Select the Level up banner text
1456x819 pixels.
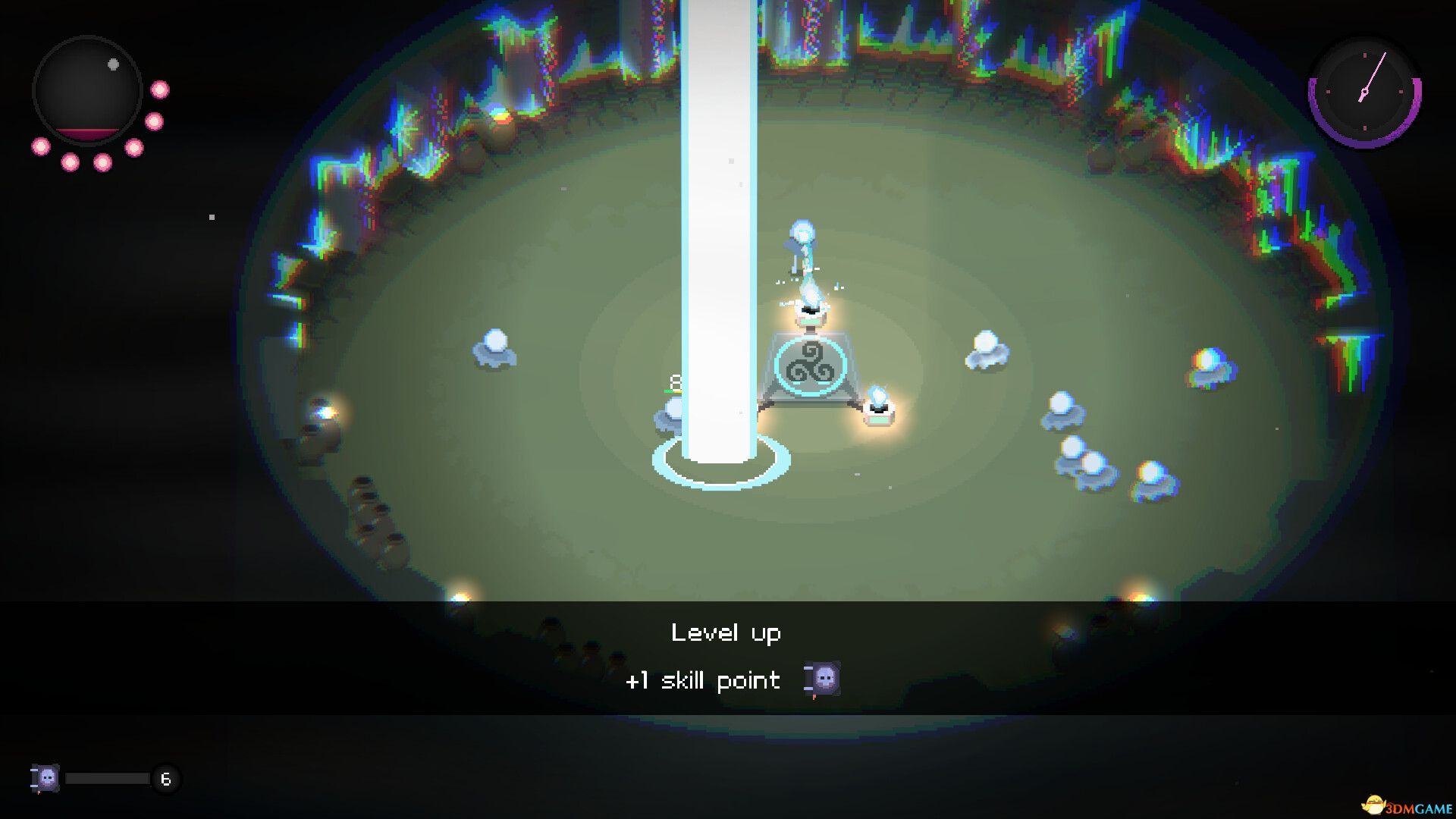point(726,632)
